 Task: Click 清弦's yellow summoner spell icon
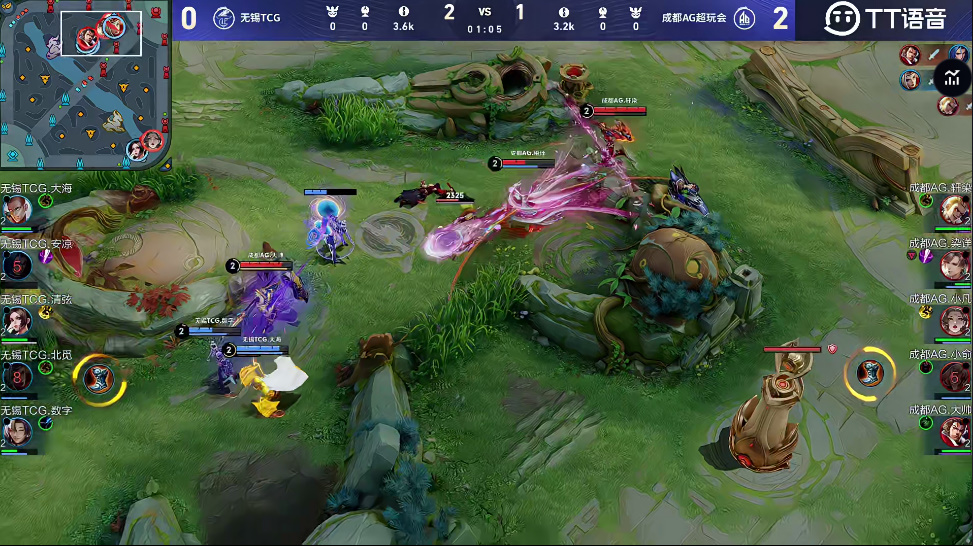coord(46,313)
